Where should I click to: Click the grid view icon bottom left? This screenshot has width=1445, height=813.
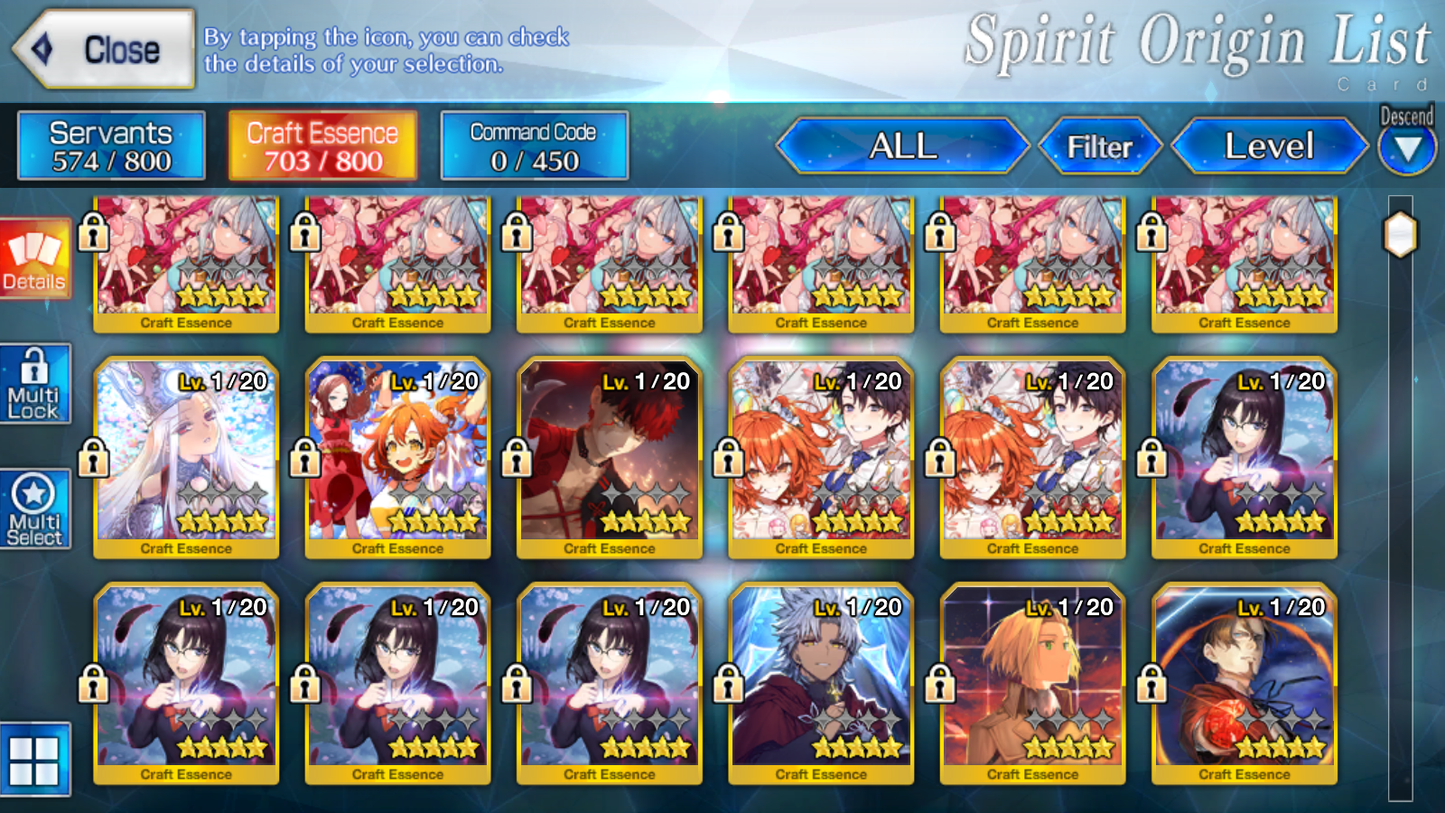tap(33, 760)
